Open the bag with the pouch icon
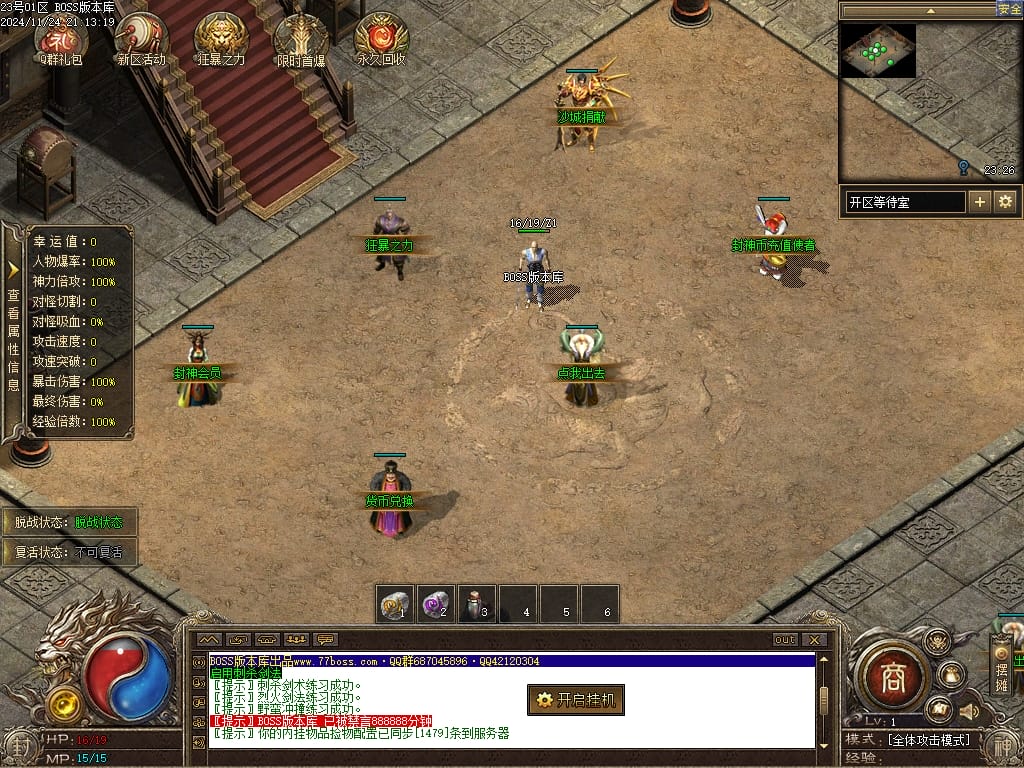This screenshot has width=1024, height=768. coord(951,675)
